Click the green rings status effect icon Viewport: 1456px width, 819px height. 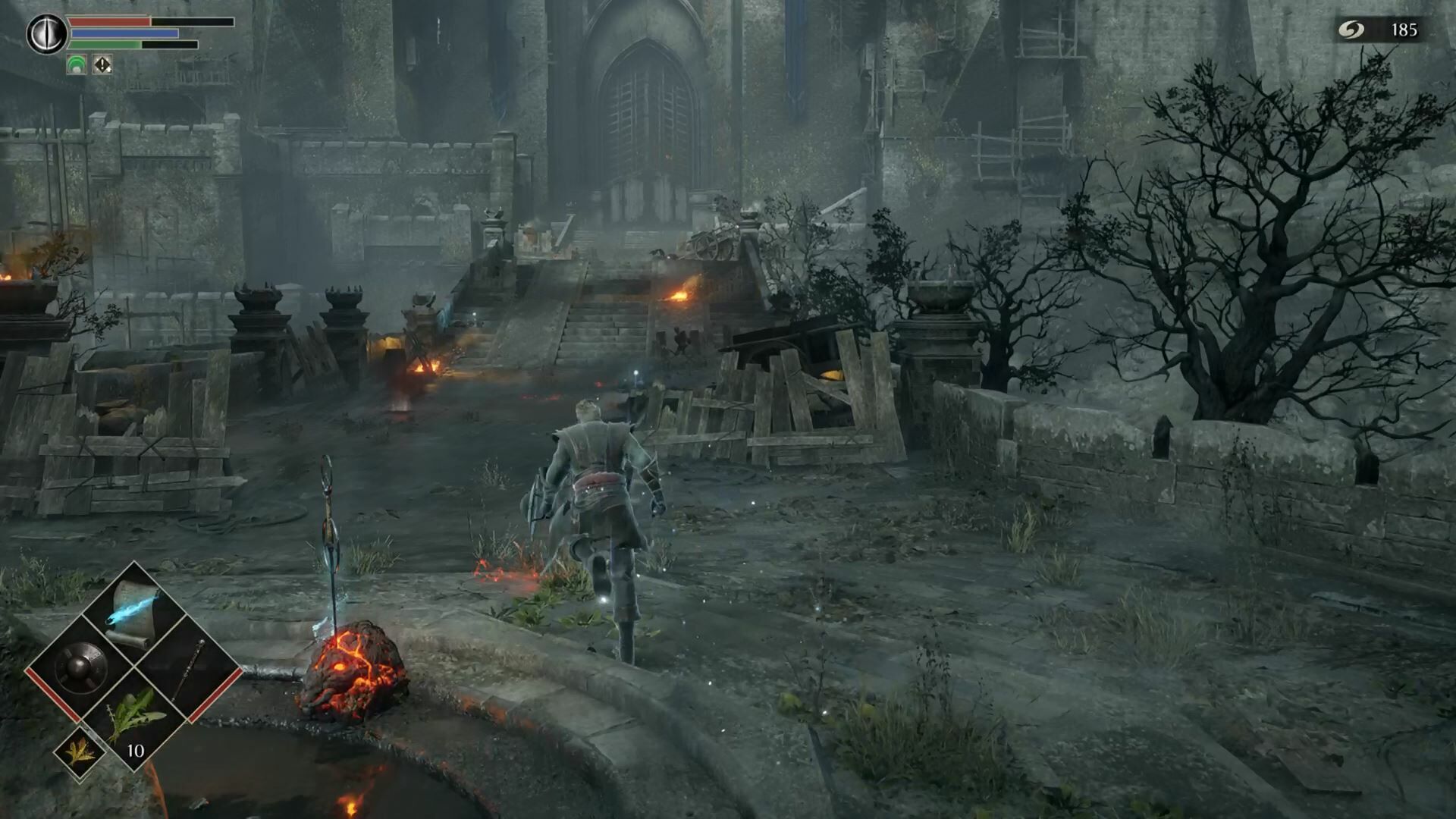point(77,65)
